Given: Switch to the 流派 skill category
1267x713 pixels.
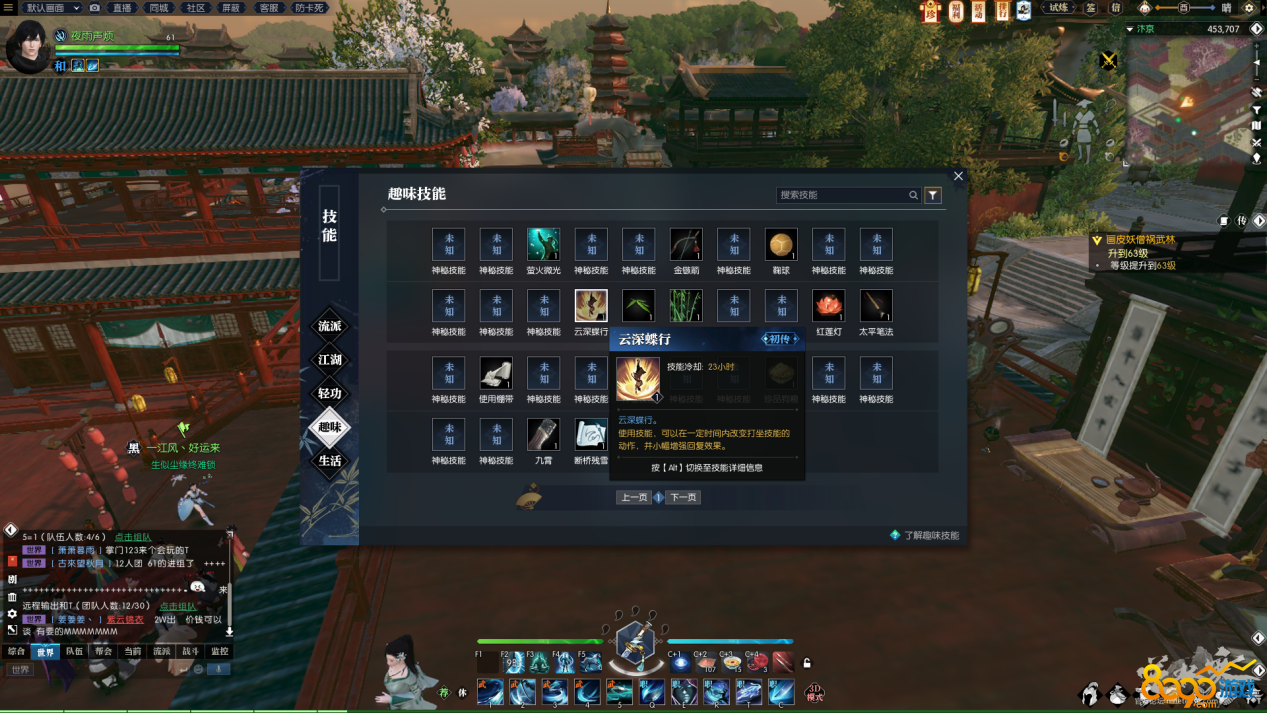Looking at the screenshot, I should point(330,326).
